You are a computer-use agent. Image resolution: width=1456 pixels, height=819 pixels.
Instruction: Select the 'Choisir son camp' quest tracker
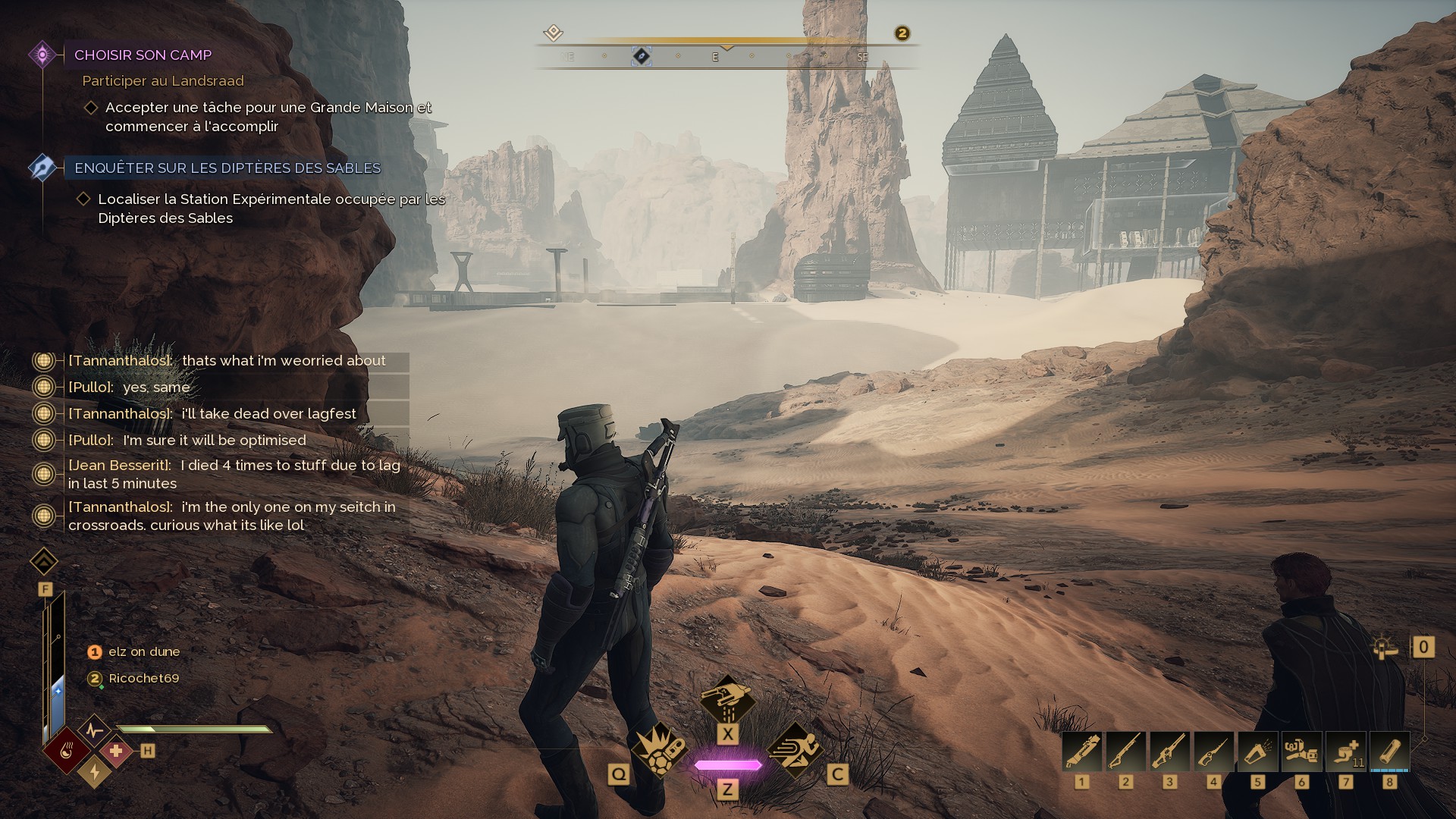coord(143,55)
